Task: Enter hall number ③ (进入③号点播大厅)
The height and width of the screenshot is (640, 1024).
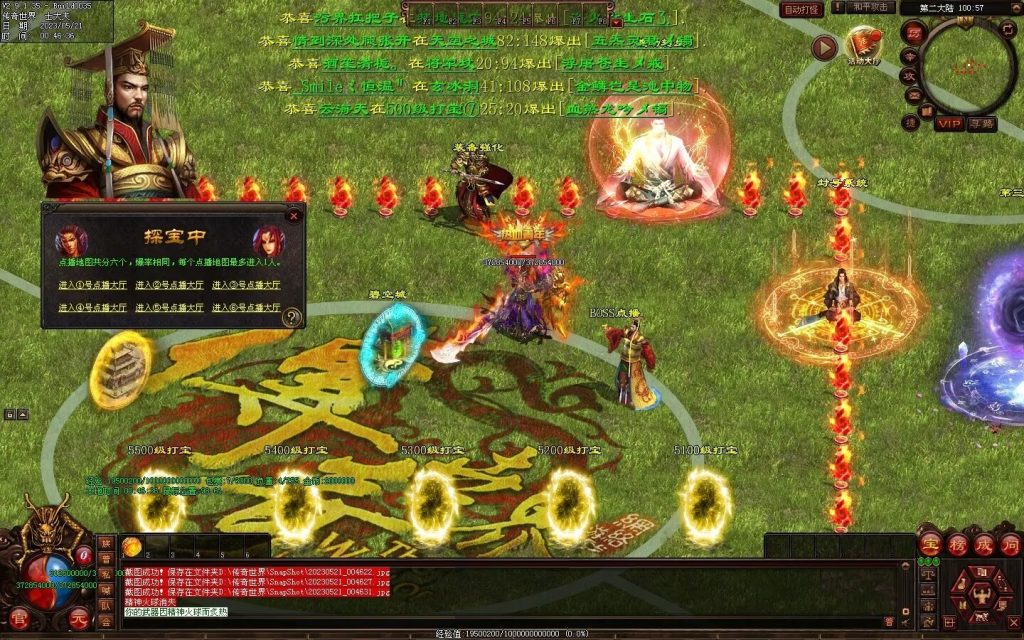Action: point(245,284)
